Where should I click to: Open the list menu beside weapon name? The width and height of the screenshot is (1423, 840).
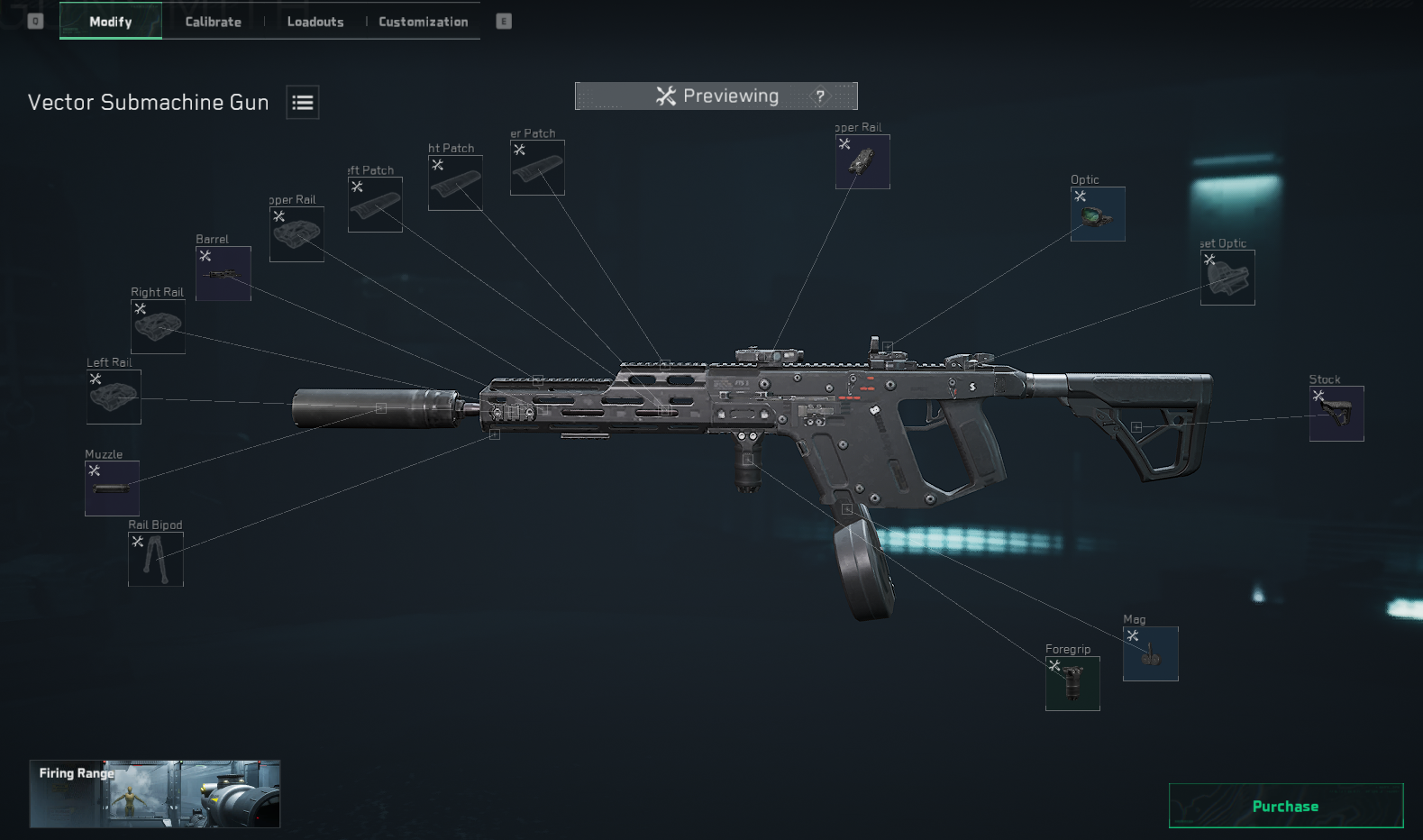[x=303, y=103]
